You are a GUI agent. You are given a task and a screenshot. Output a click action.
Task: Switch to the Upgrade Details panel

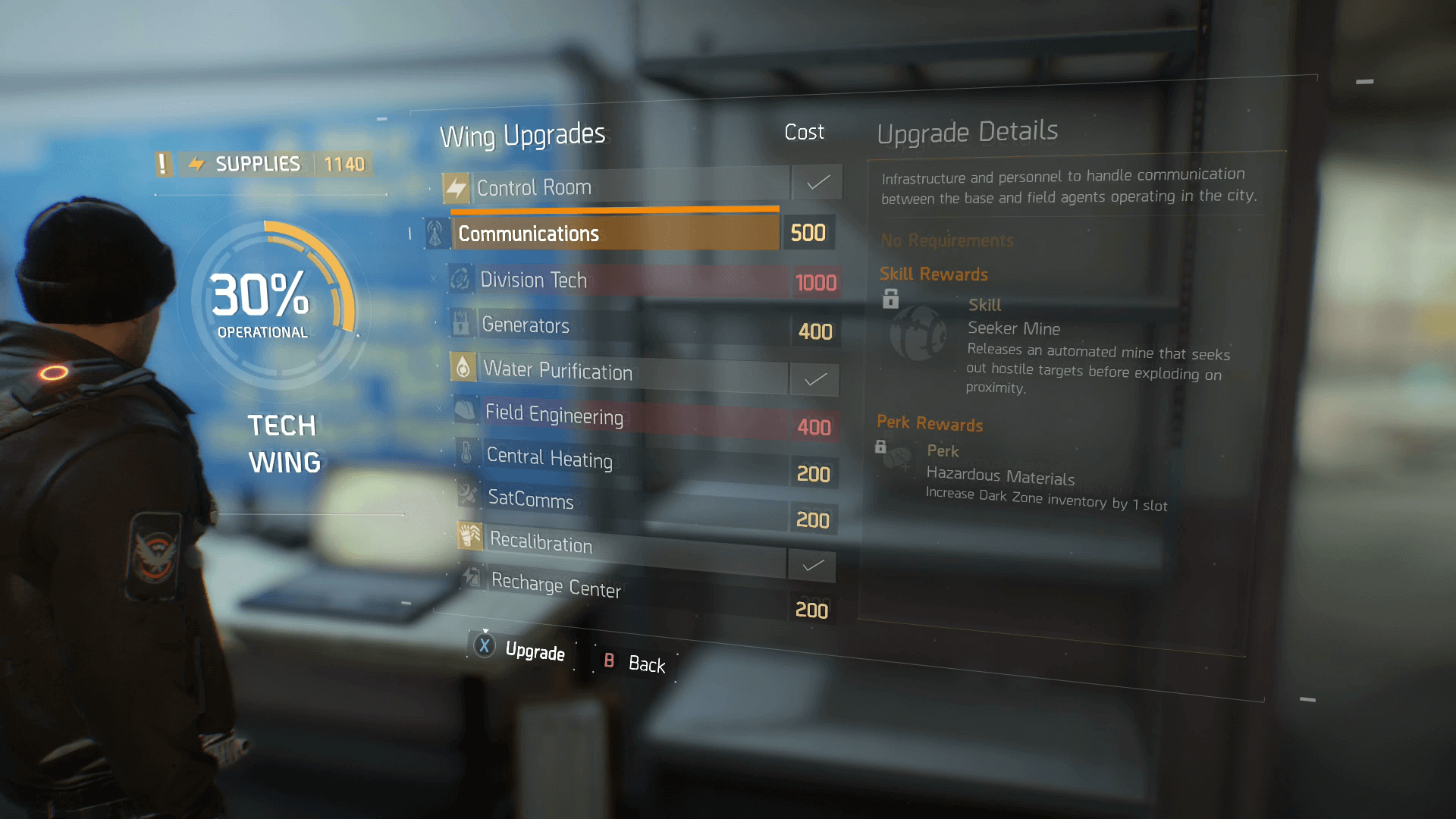968,130
